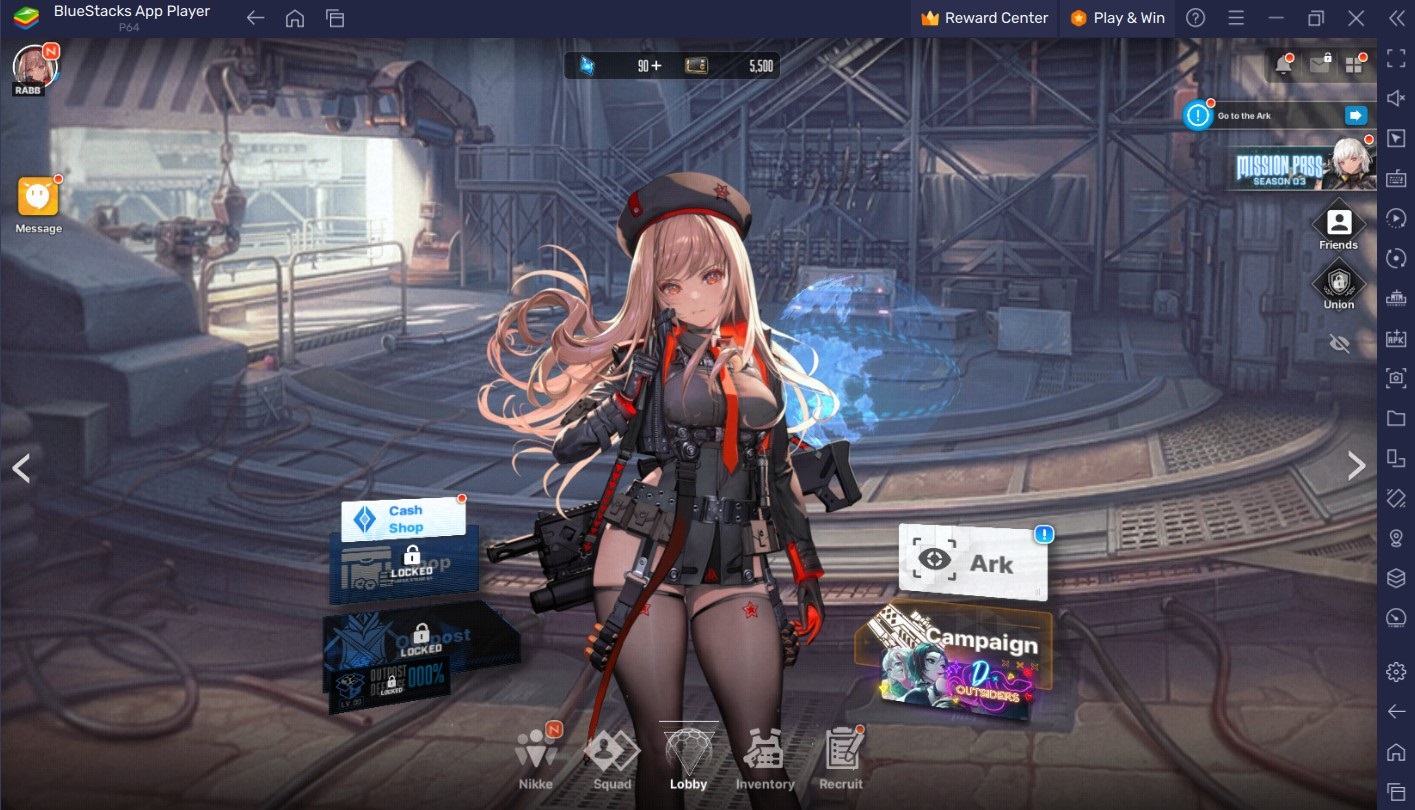Viewport: 1415px width, 810px height.
Task: Open the Reward Center
Action: click(x=983, y=17)
